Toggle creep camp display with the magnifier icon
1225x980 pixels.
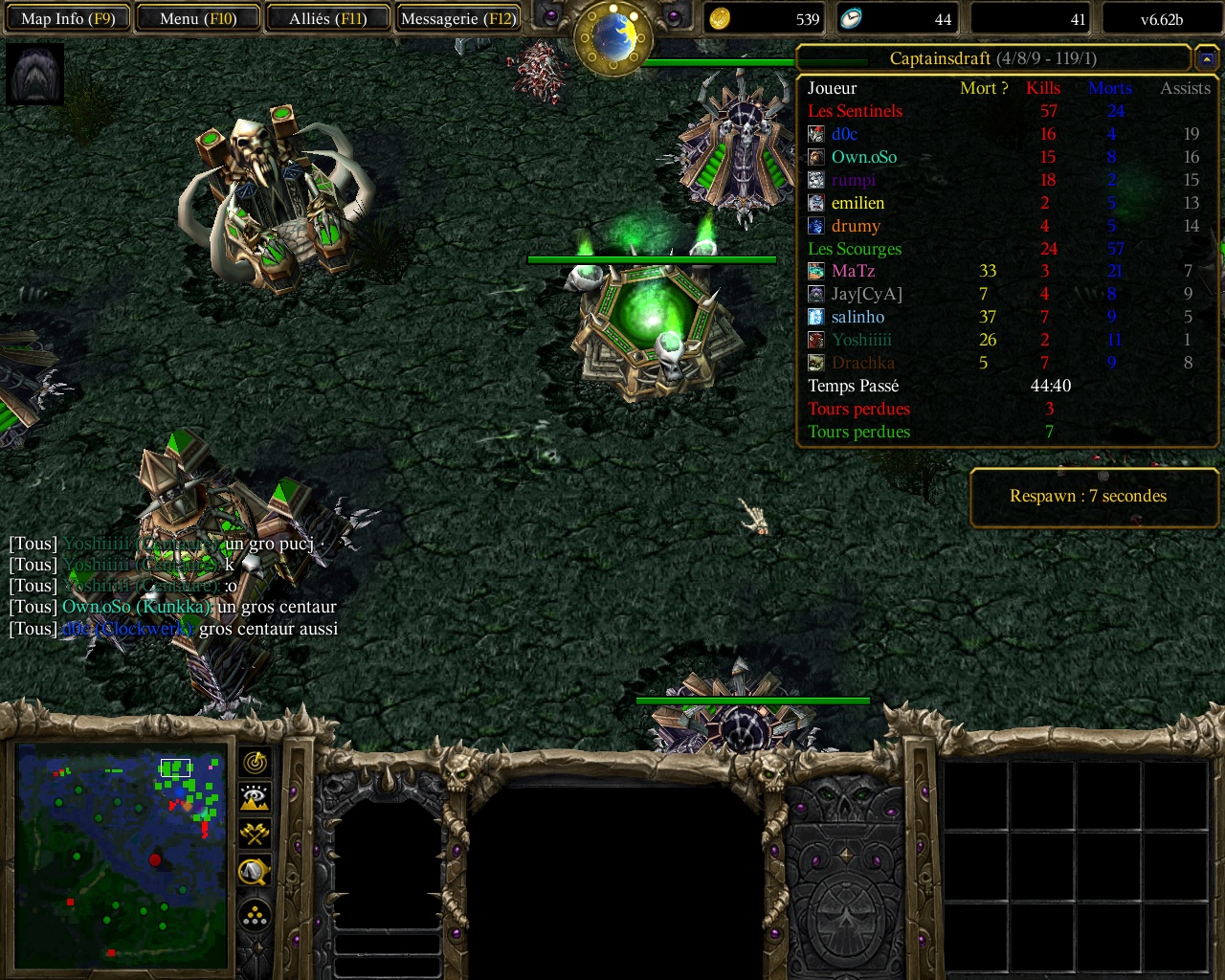tap(255, 871)
